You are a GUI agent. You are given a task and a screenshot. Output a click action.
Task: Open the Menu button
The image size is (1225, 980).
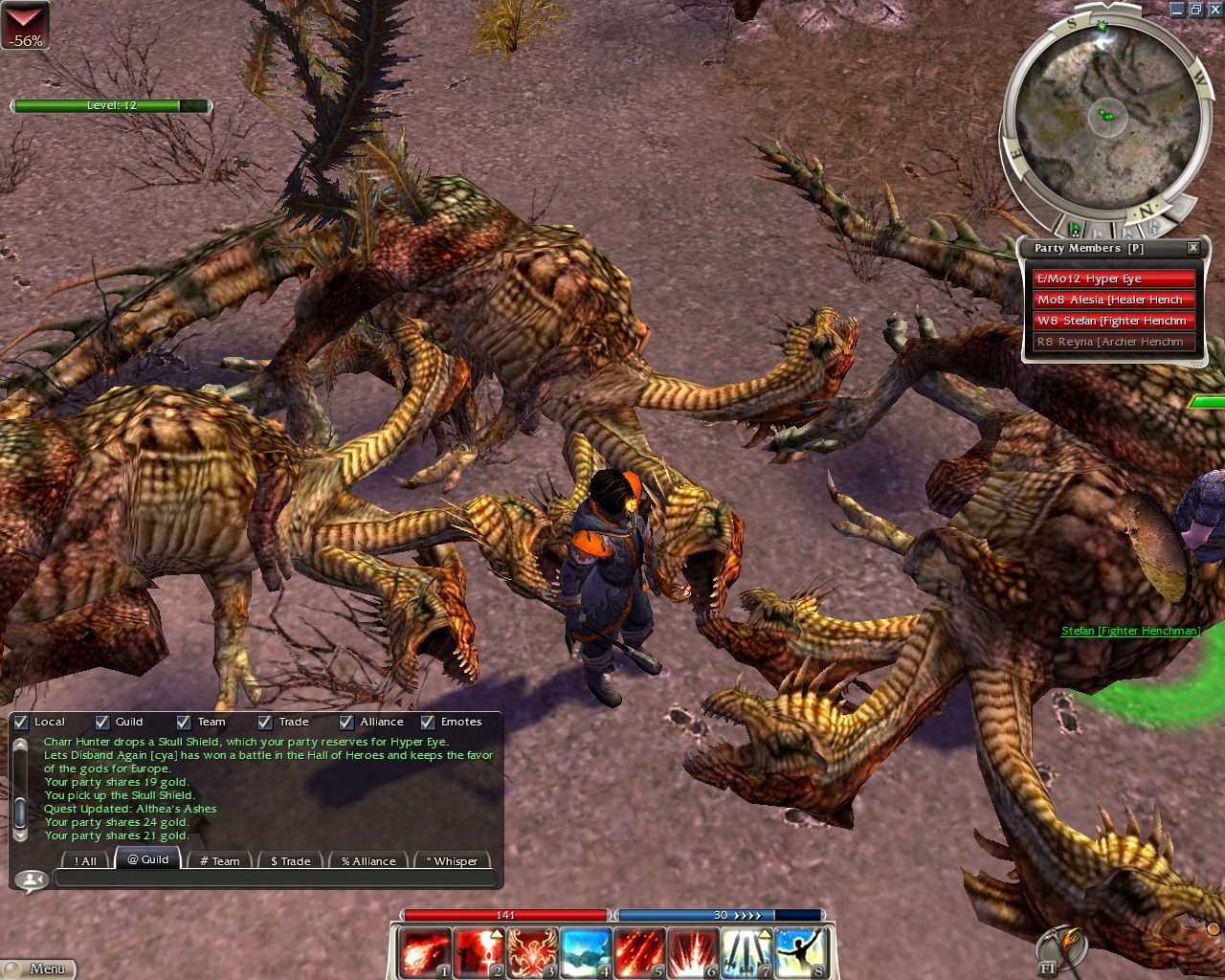coord(38,969)
